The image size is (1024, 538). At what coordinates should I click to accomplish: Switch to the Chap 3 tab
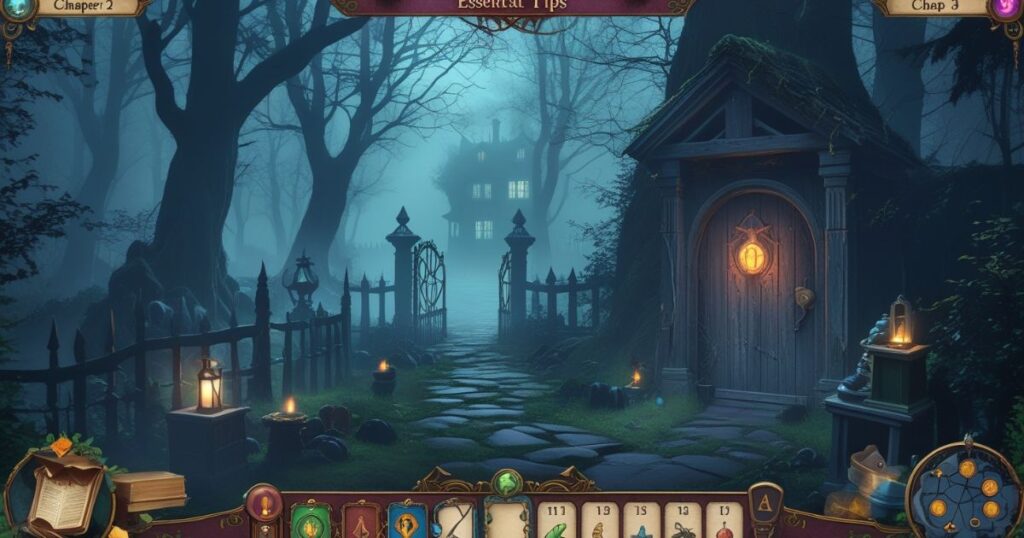935,6
